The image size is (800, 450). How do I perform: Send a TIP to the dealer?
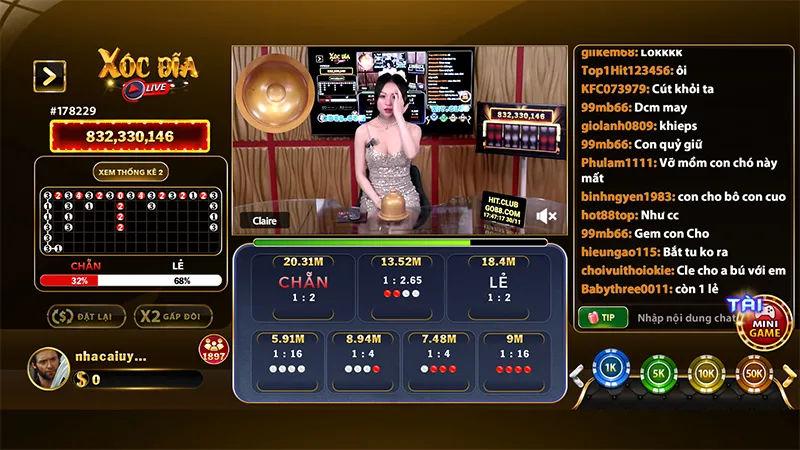coord(603,317)
